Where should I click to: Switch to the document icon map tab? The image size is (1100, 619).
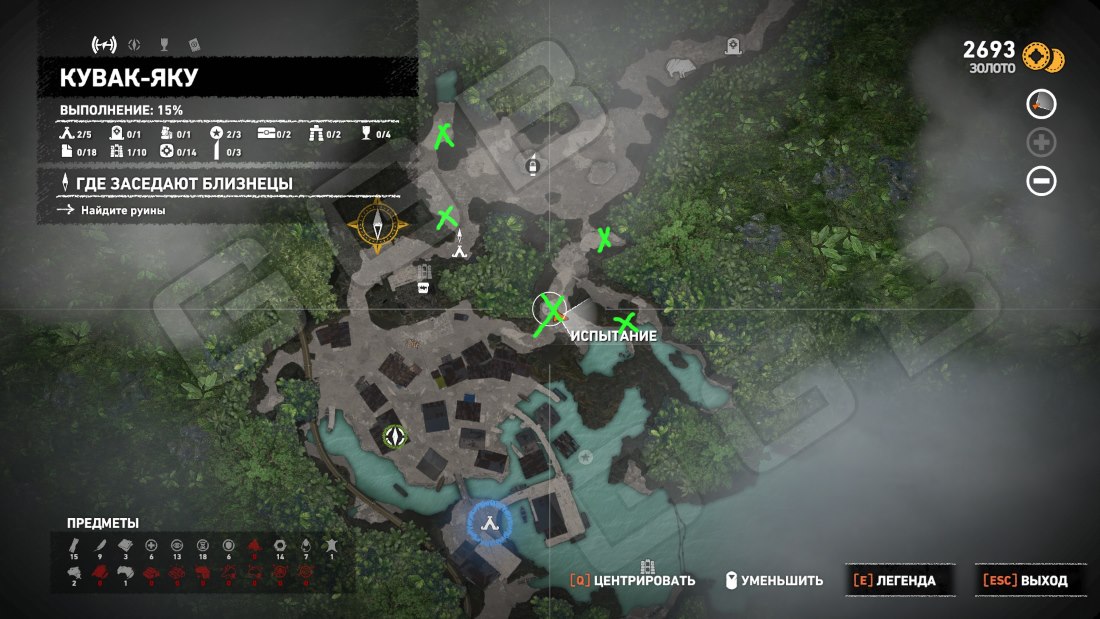(x=194, y=44)
